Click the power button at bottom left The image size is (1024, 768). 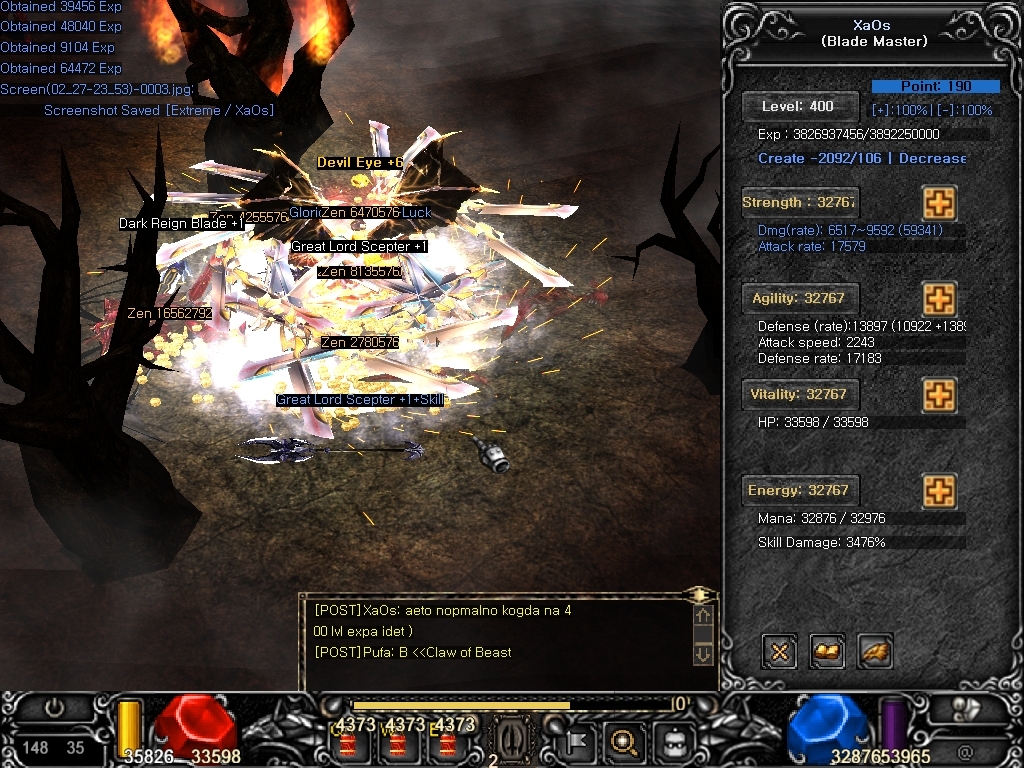[54, 708]
